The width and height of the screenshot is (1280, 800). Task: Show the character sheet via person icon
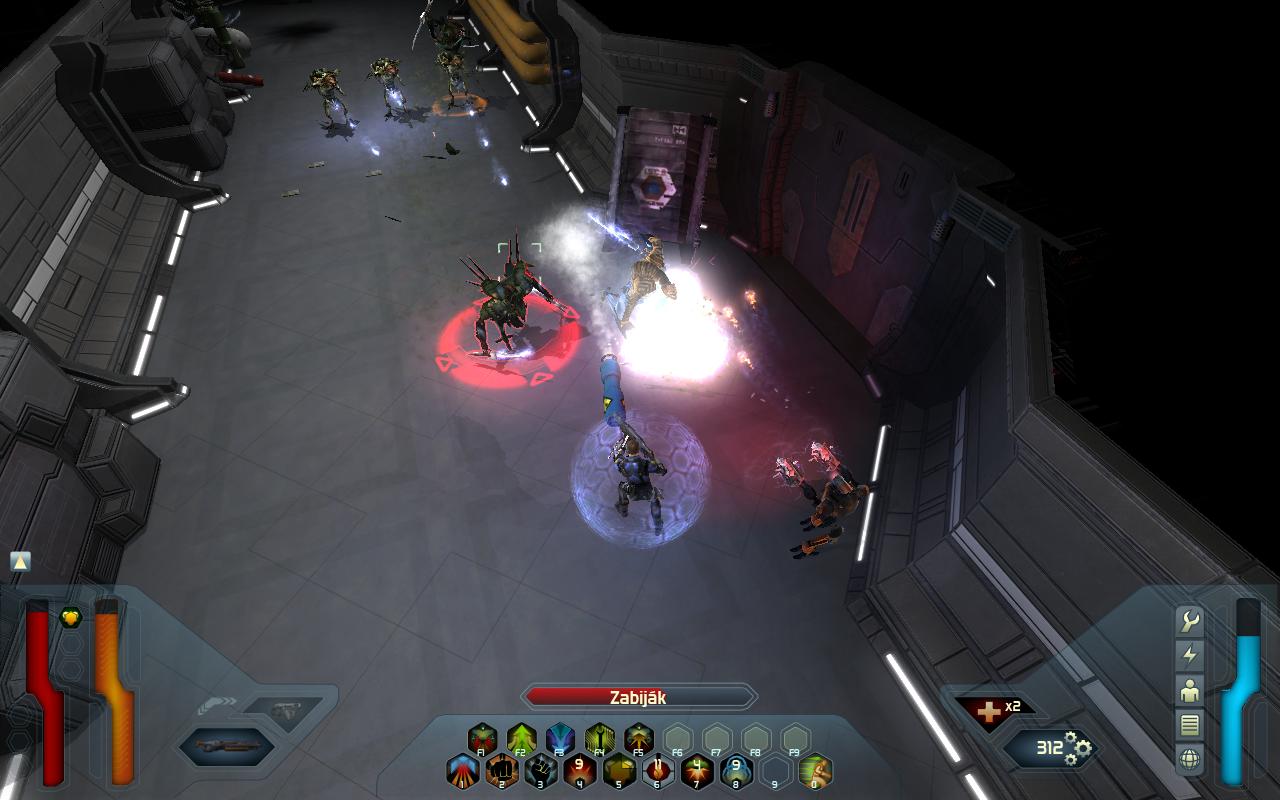(x=1190, y=690)
